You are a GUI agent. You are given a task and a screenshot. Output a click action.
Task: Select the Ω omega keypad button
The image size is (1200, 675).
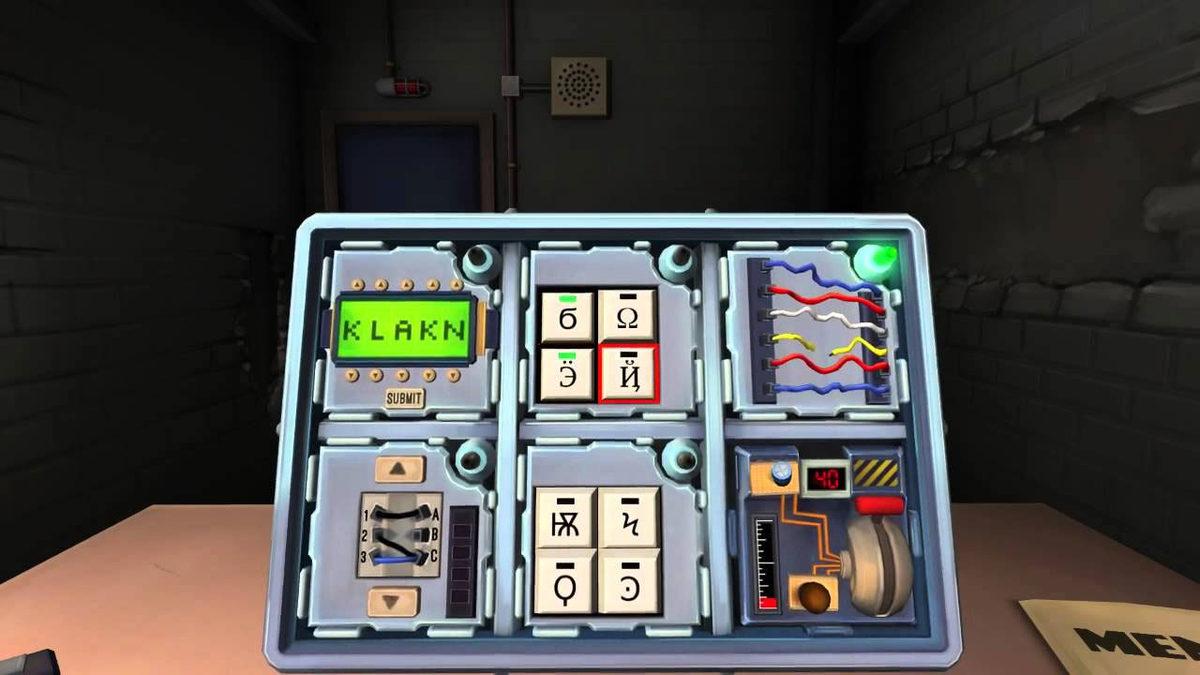pyautogui.click(x=628, y=318)
